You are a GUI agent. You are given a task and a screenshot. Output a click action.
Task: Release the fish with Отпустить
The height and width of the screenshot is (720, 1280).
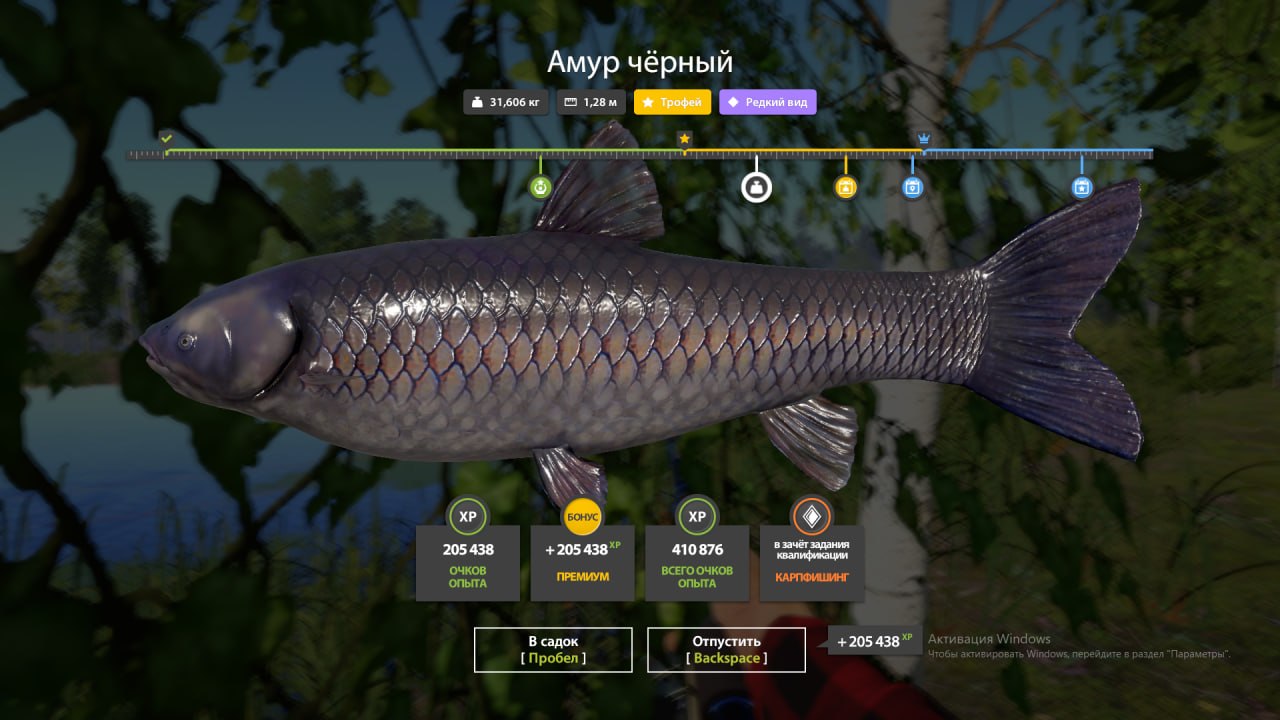[726, 649]
